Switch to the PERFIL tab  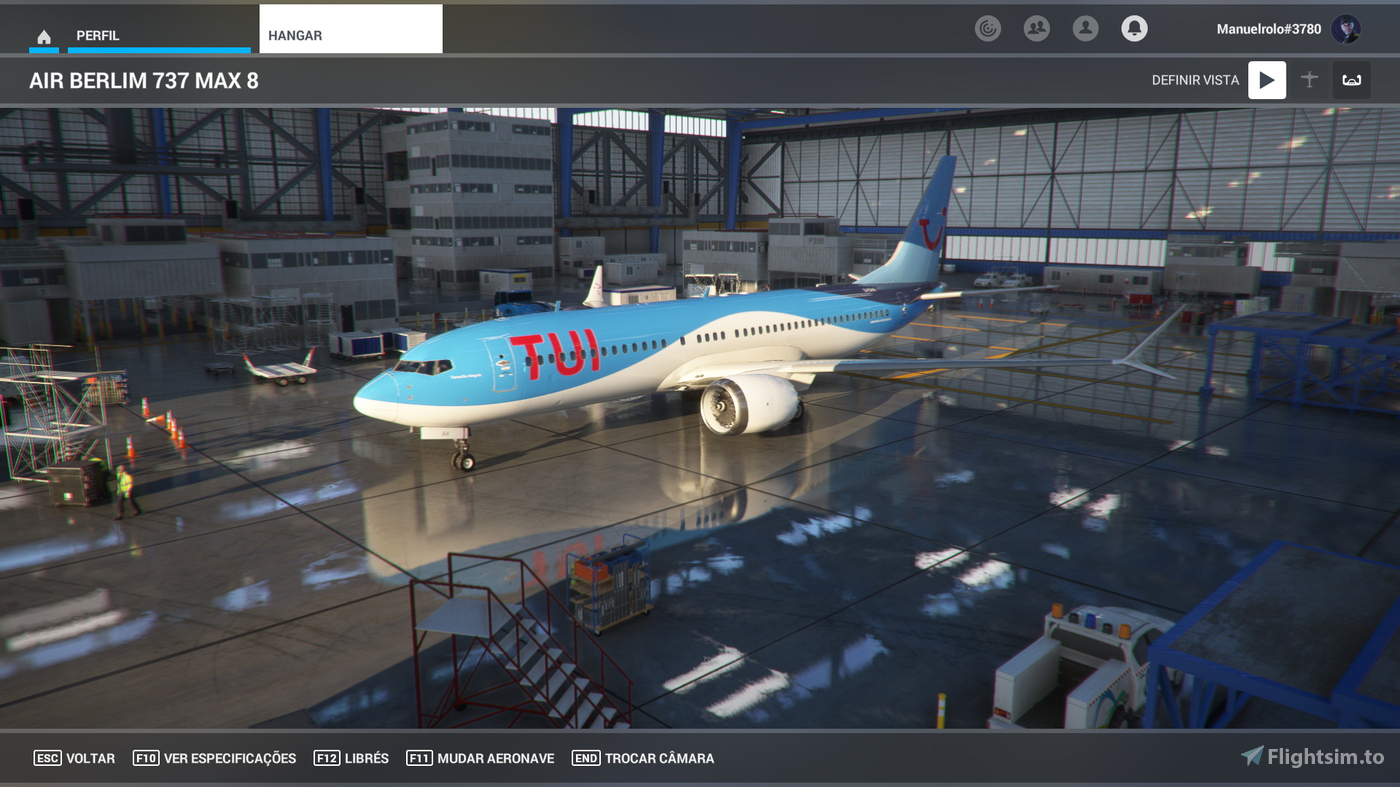pos(97,34)
